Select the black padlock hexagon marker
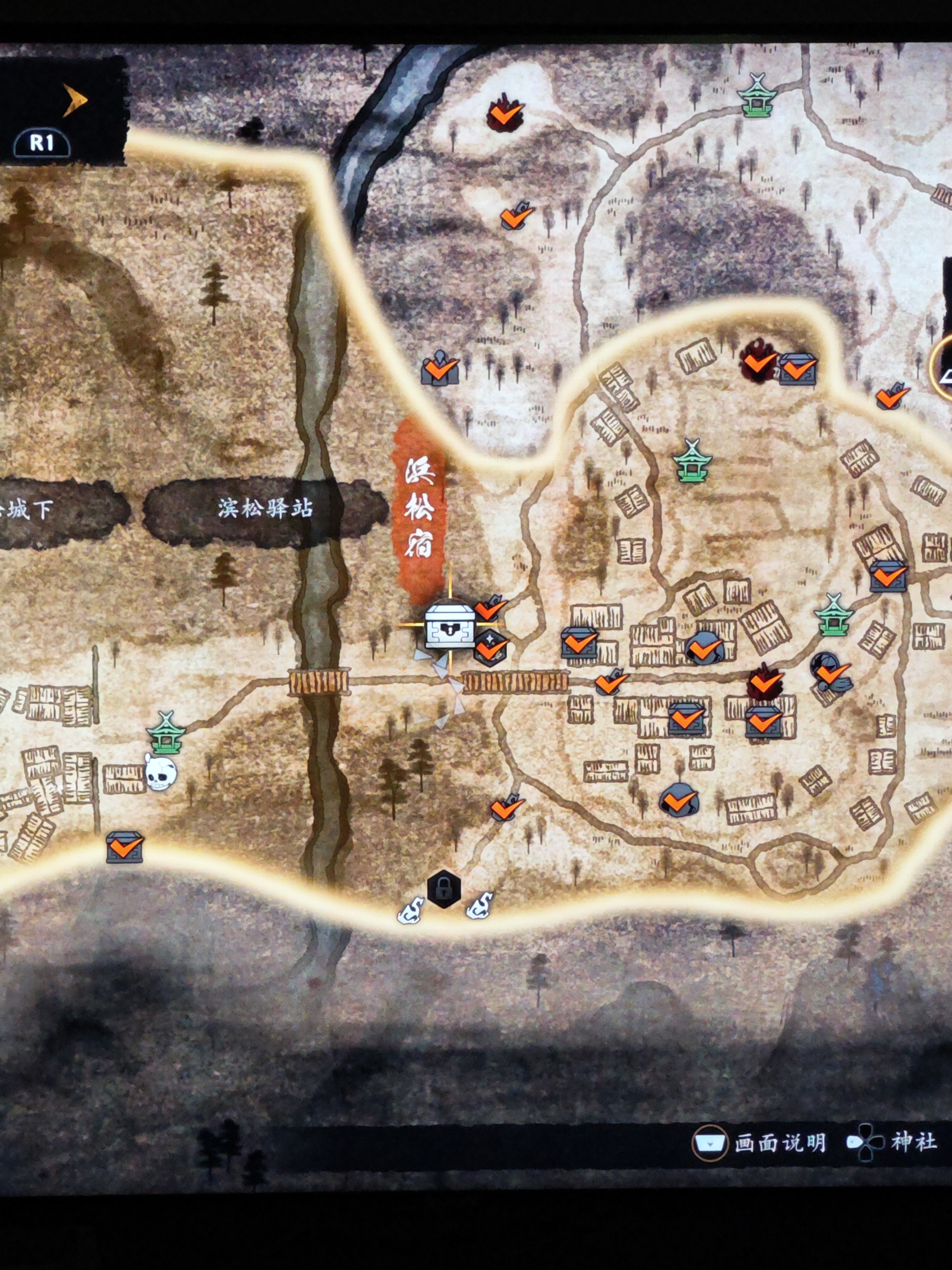The width and height of the screenshot is (952, 1270). tap(444, 889)
